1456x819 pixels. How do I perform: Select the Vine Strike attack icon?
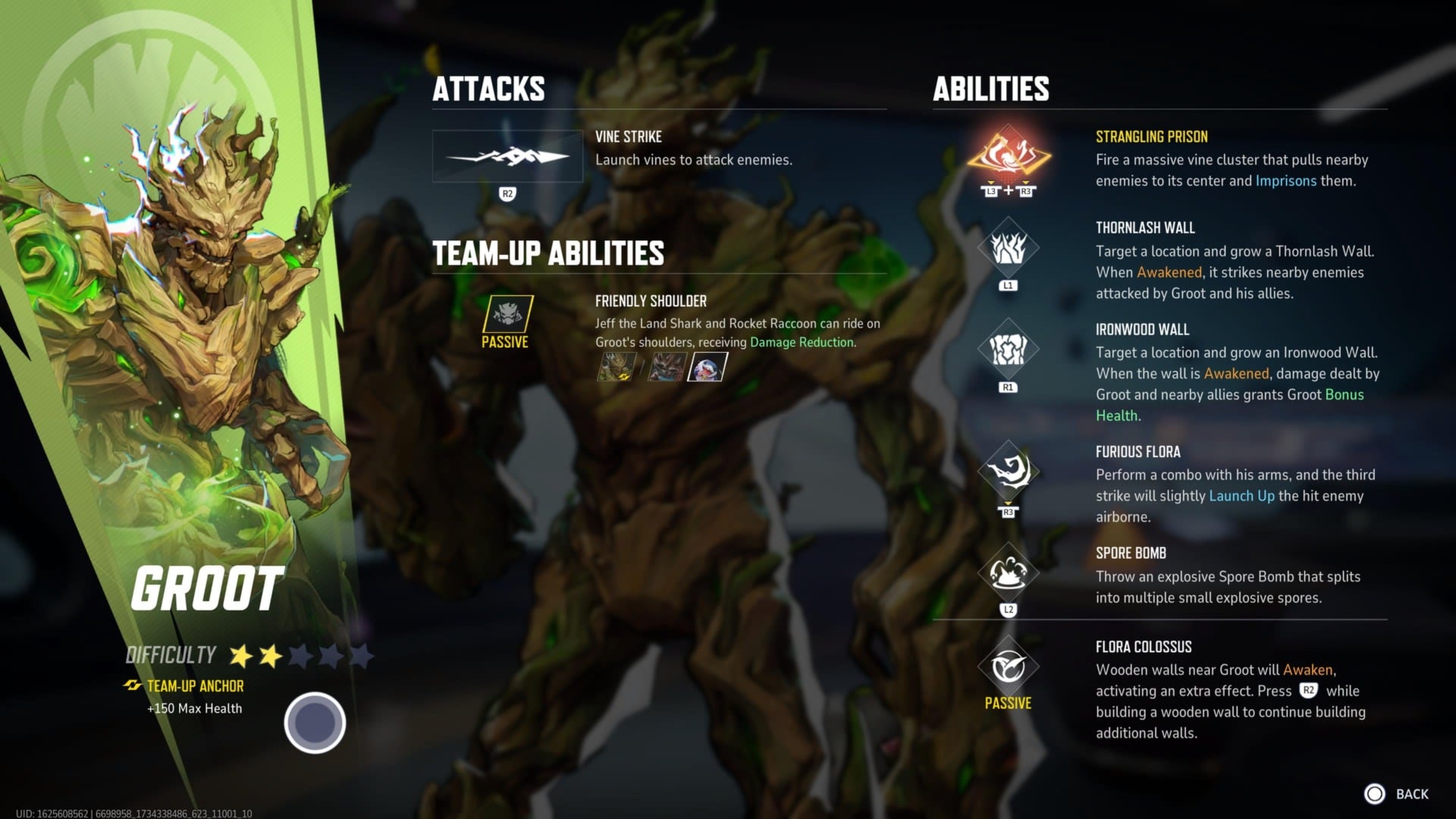(x=507, y=155)
